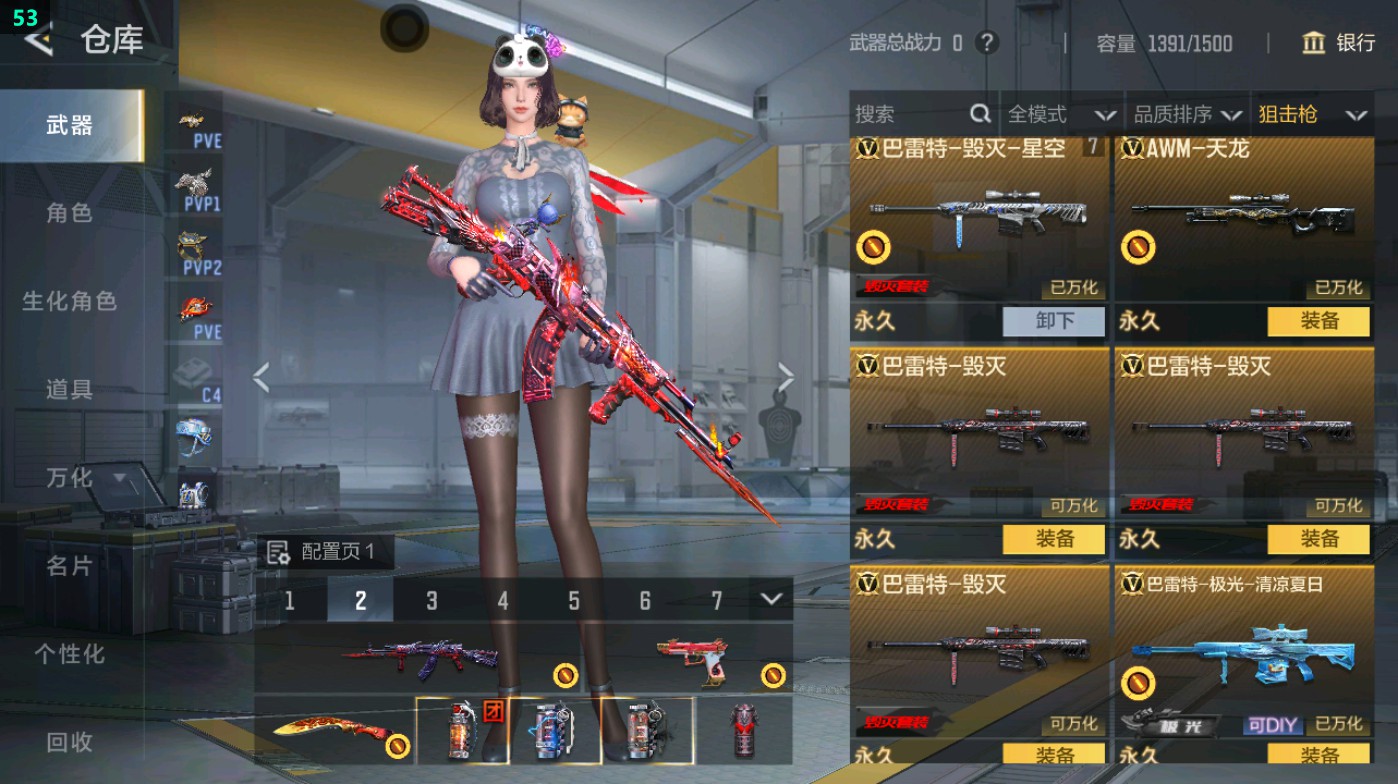This screenshot has width=1398, height=784.
Task: Unequip 巴雷特-毁灭-星空 with 卸下 button
Action: coord(1054,321)
